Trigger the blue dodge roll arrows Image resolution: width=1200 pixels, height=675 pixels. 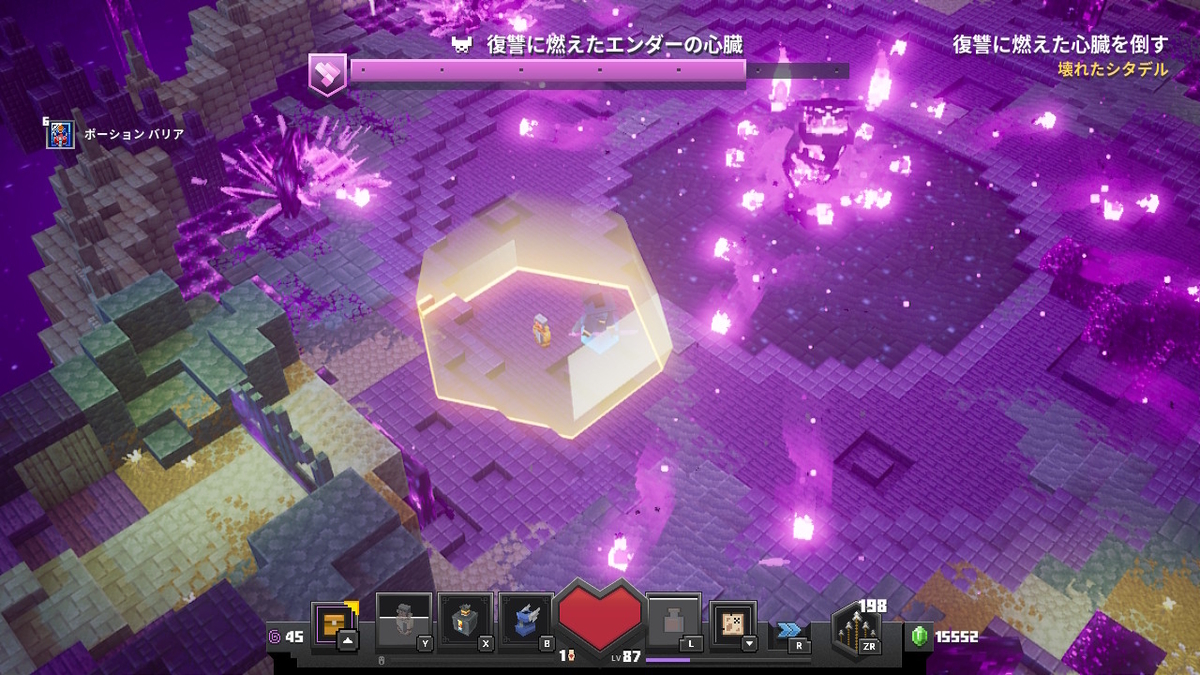coord(789,630)
